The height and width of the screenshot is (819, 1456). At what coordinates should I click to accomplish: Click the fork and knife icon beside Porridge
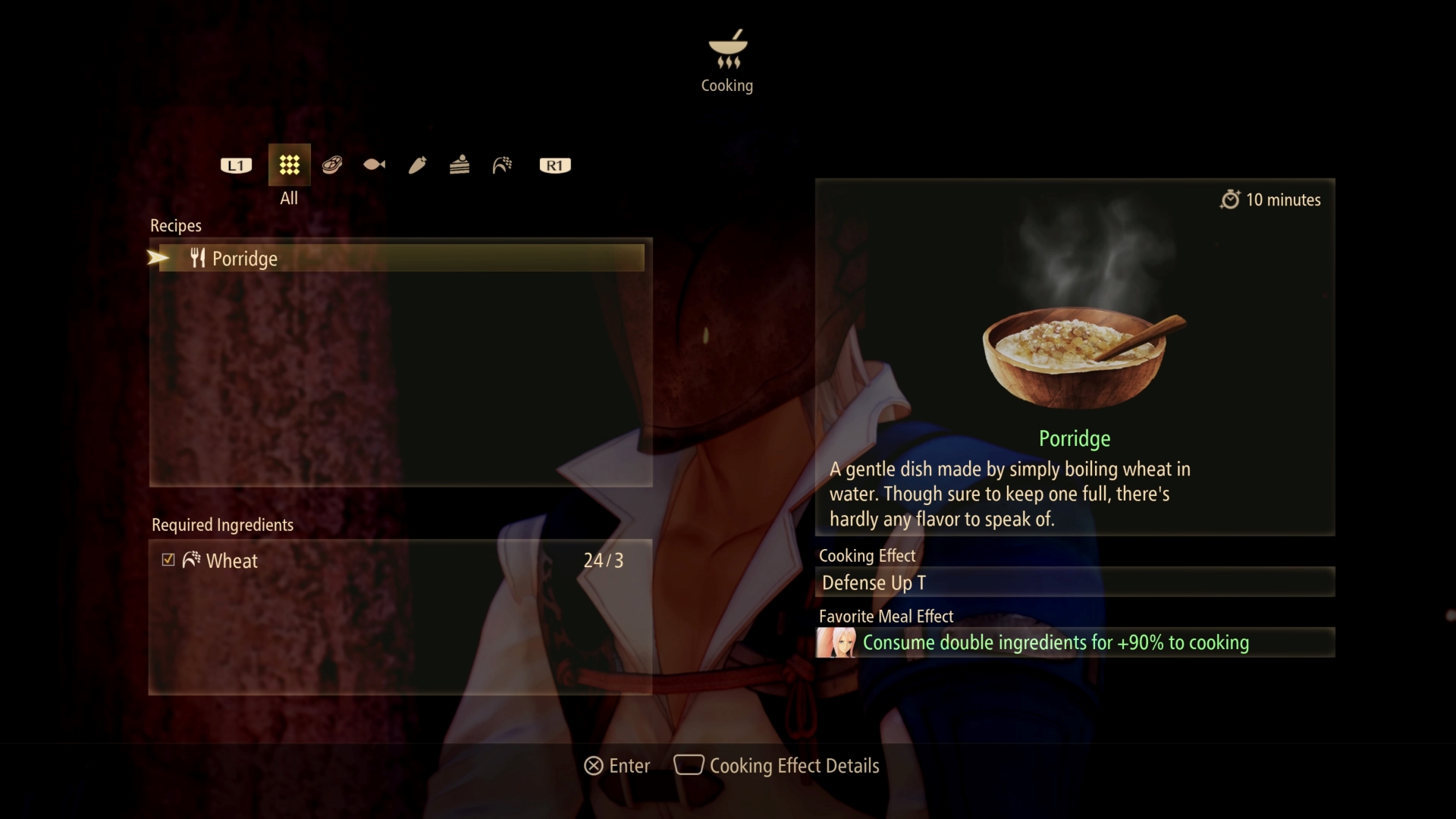[197, 258]
